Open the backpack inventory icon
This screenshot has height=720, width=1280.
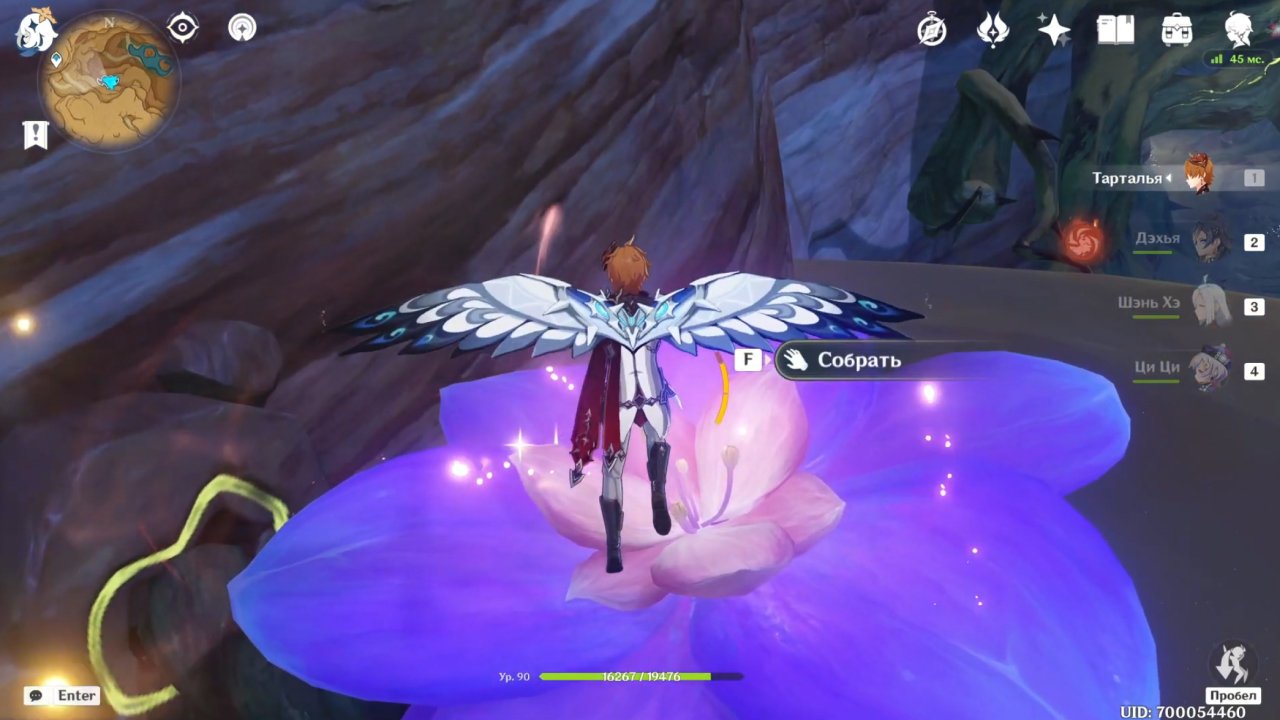pyautogui.click(x=1177, y=30)
